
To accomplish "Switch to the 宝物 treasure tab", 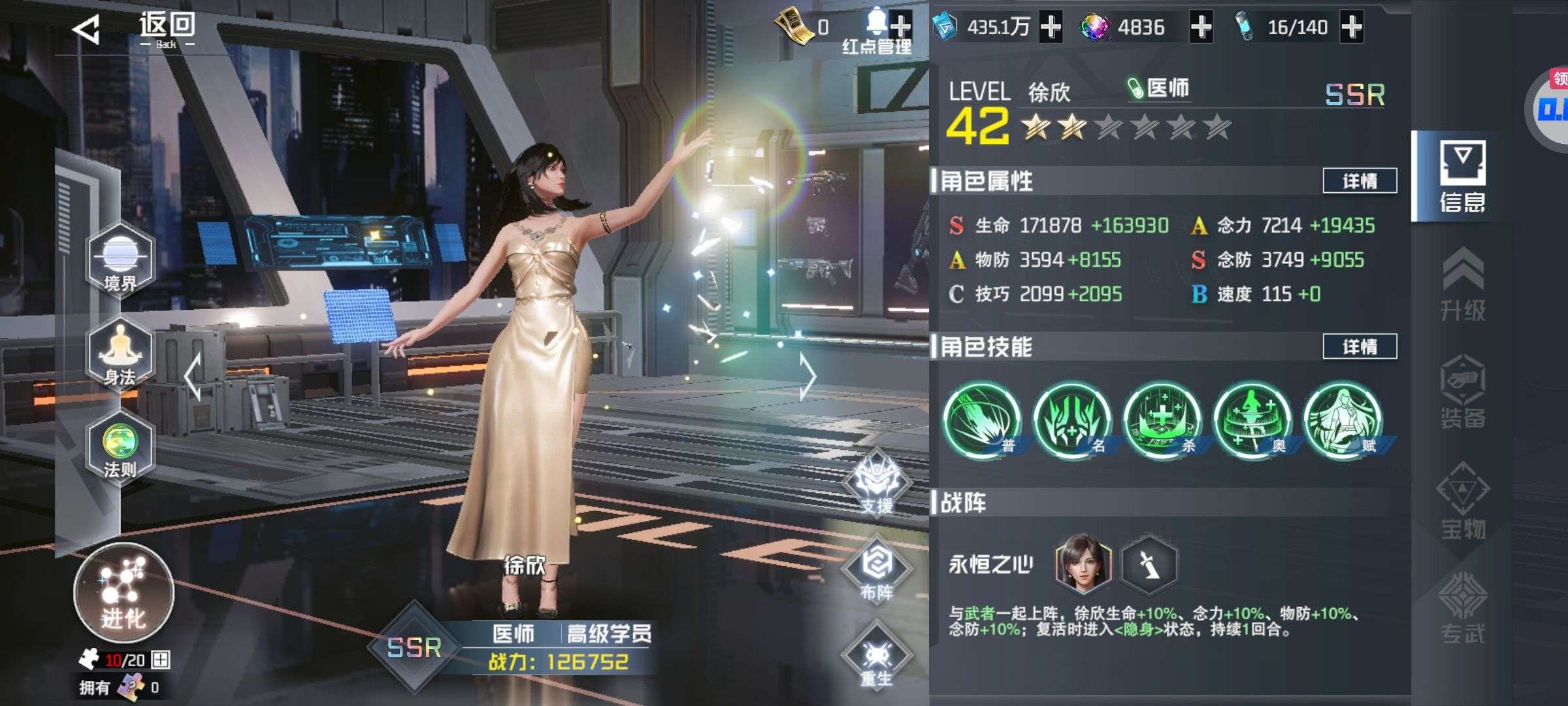I will pos(1463,501).
